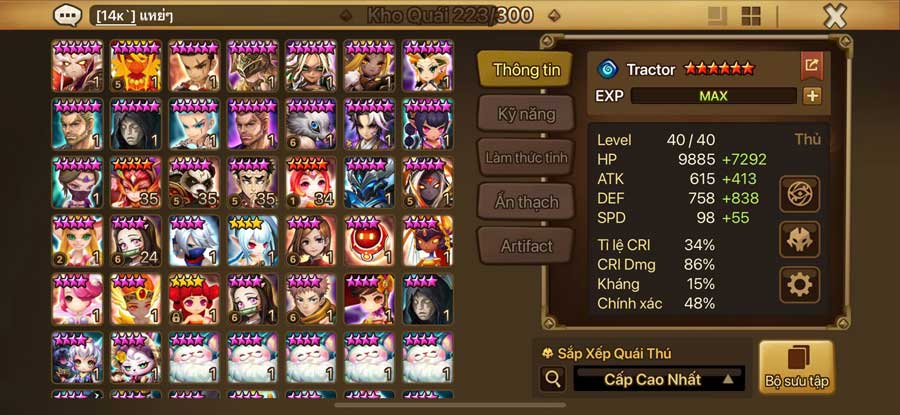Image resolution: width=900 pixels, height=415 pixels.
Task: Switch to the Kỹ năng tab
Action: pyautogui.click(x=526, y=113)
